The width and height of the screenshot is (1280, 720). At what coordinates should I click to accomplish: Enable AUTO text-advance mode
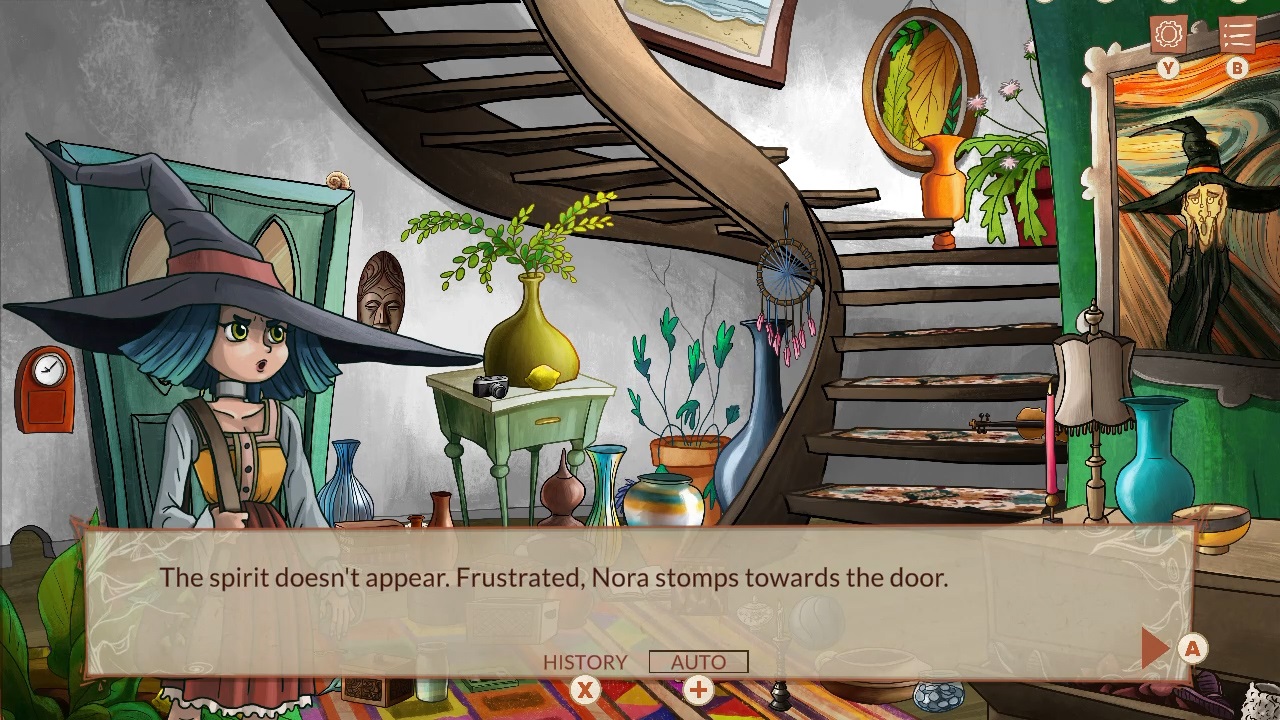(698, 662)
